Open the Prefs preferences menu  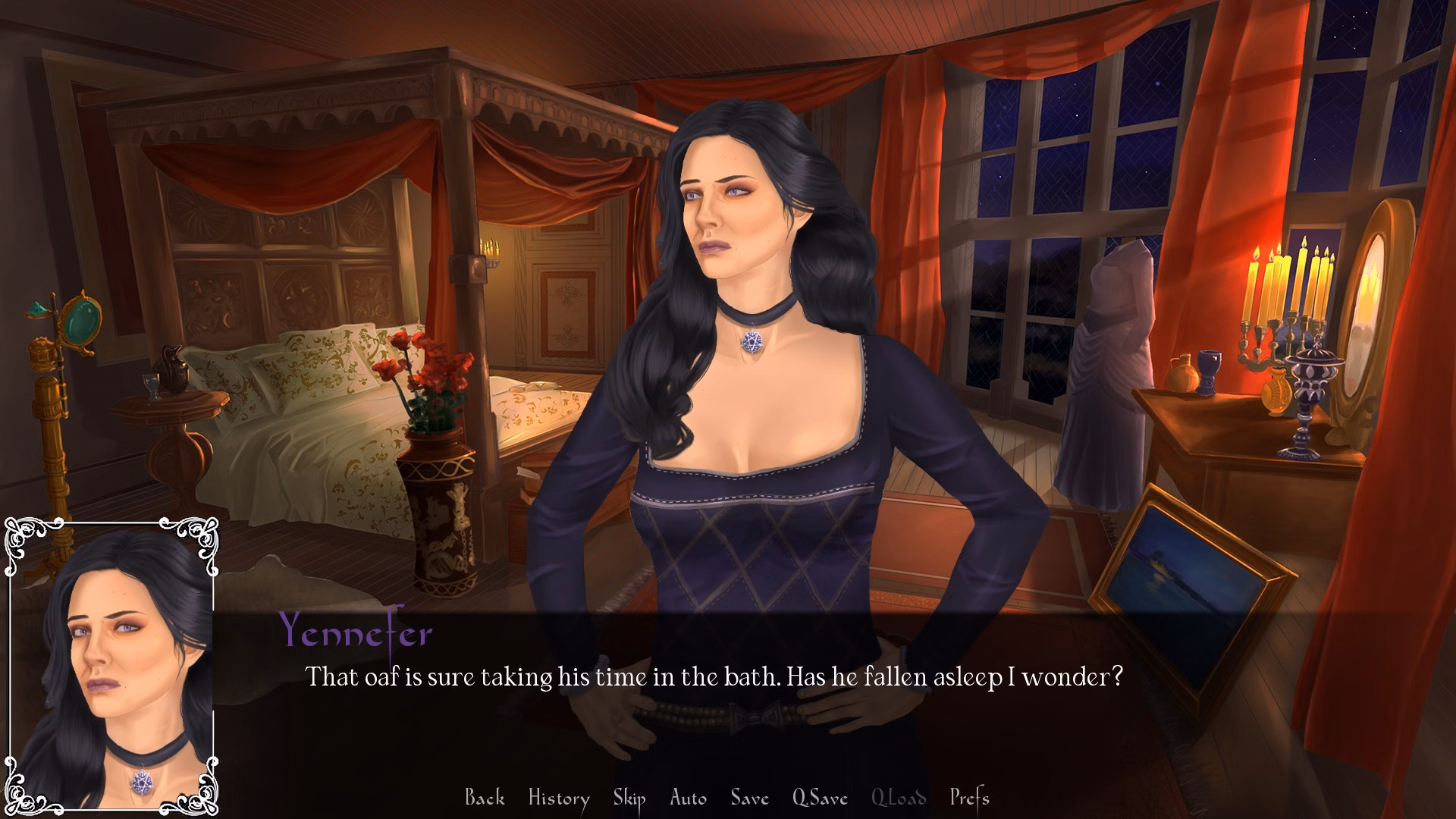pos(969,798)
